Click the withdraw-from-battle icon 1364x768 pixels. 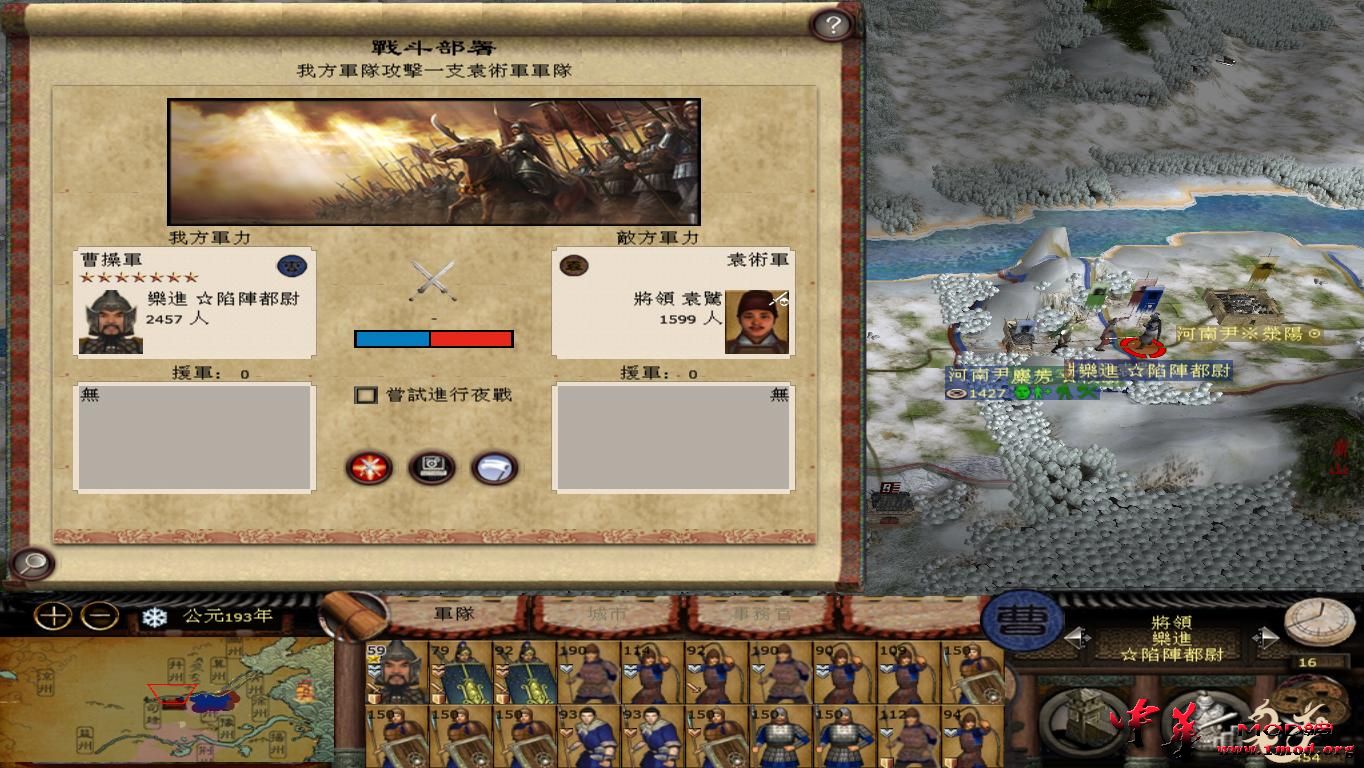(x=491, y=468)
